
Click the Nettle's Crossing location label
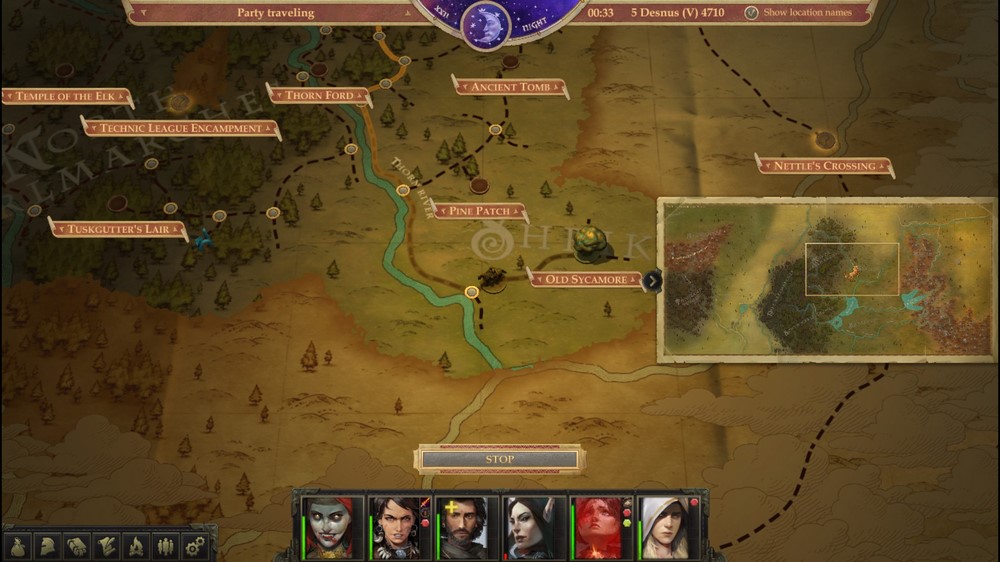click(824, 166)
